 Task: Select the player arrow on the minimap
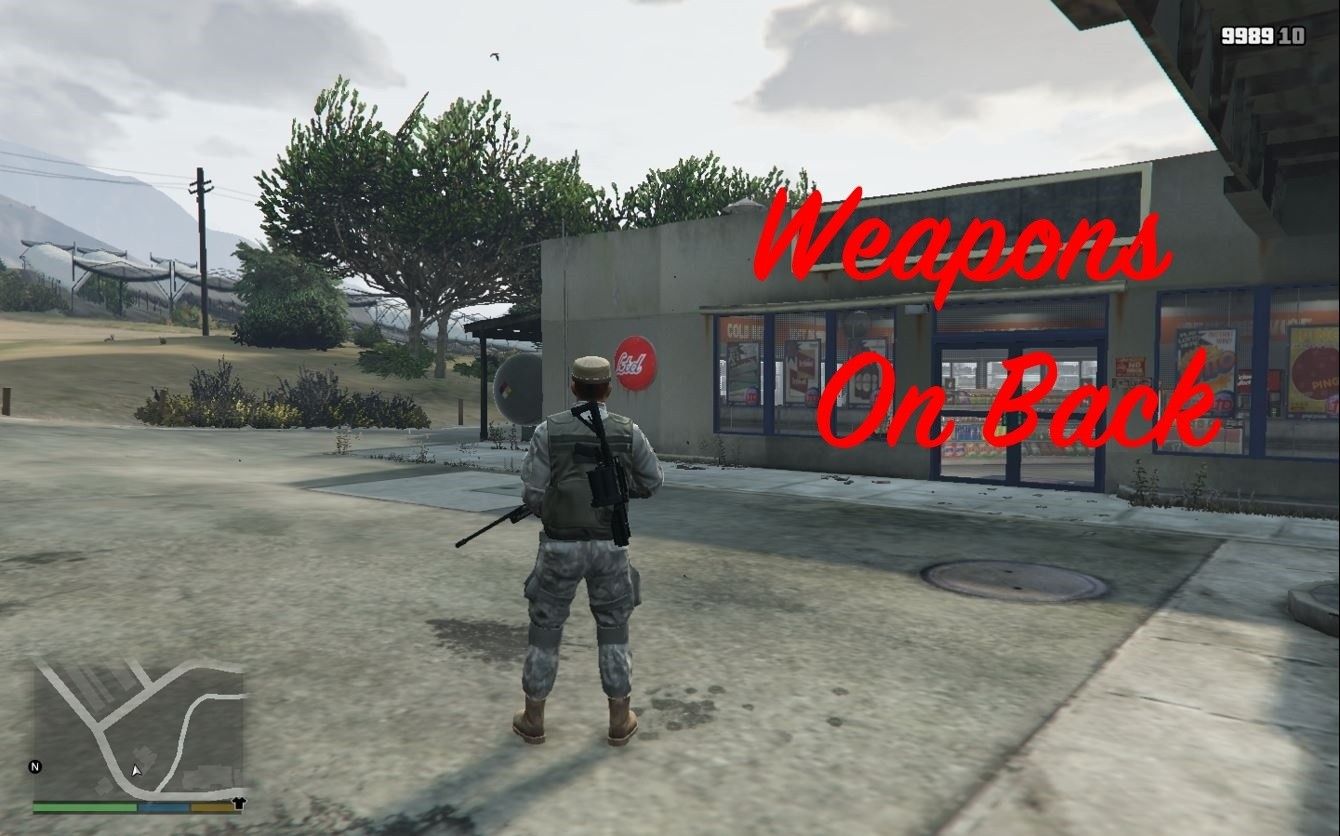(x=136, y=770)
